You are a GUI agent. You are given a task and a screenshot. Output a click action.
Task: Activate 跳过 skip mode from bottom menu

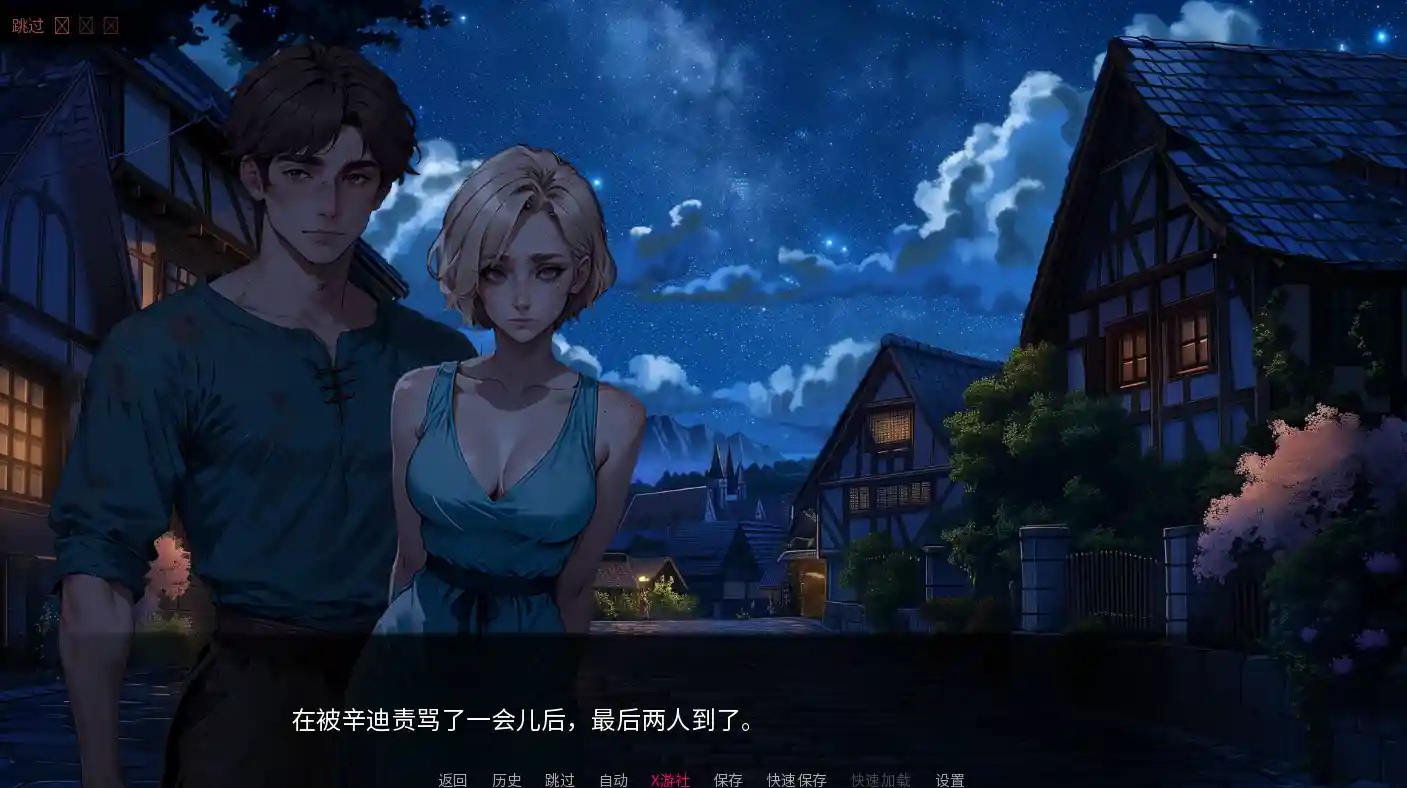pos(561,779)
